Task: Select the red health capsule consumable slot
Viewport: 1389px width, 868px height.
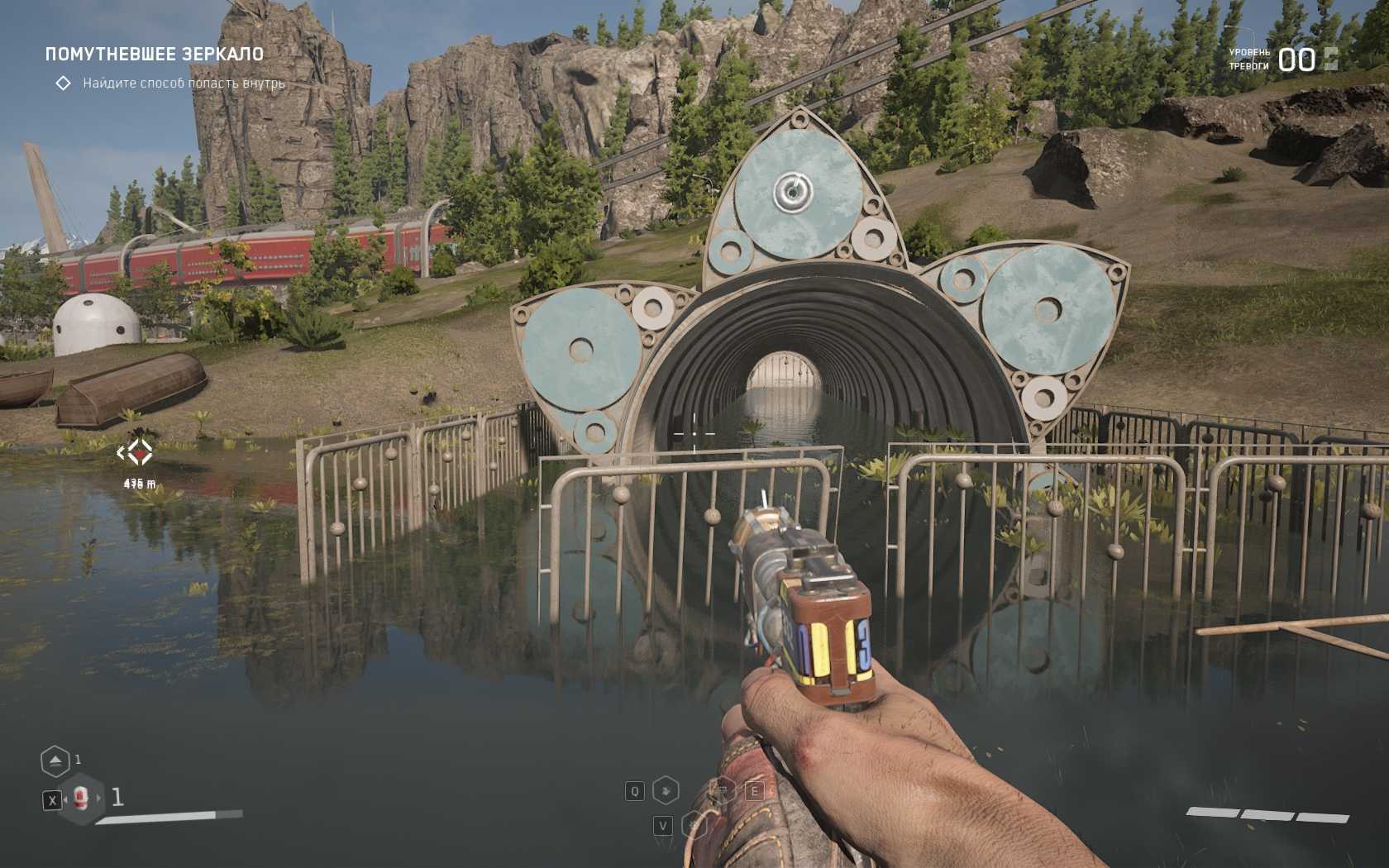Action: click(x=80, y=799)
